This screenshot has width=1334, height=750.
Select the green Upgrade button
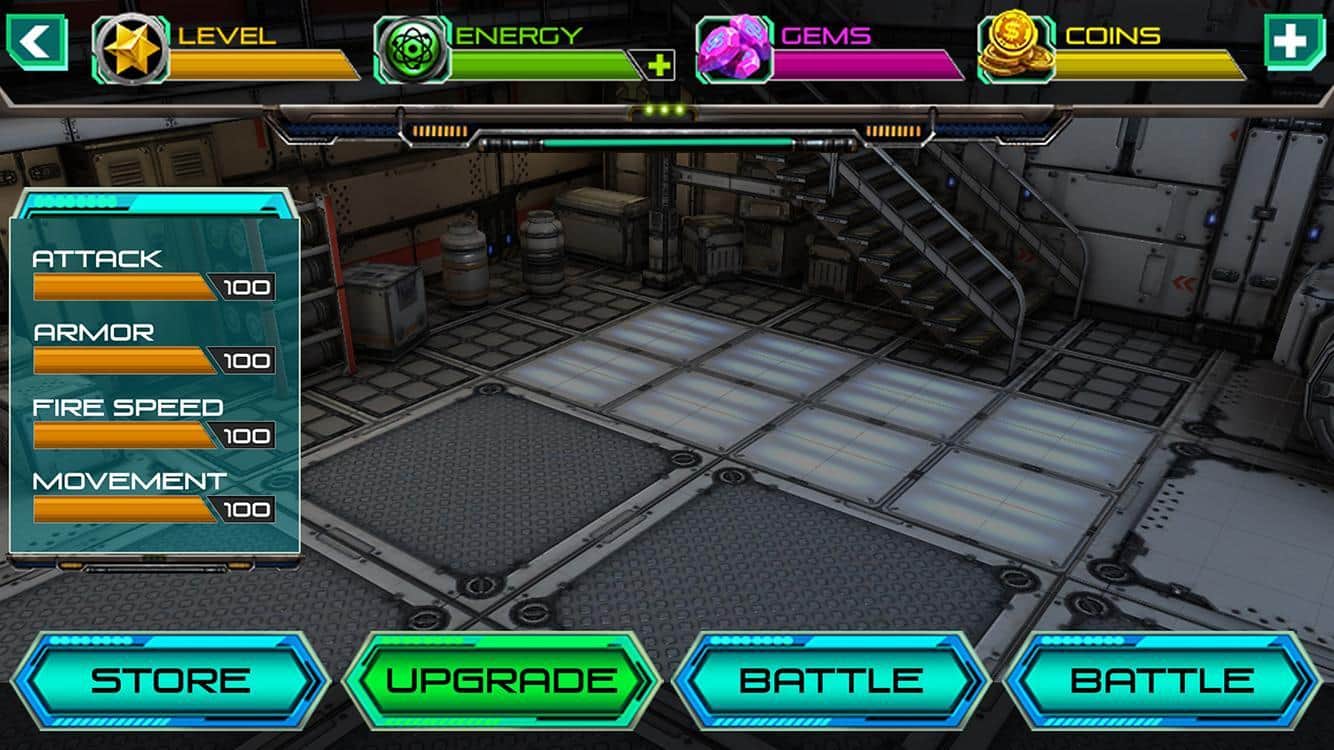501,681
